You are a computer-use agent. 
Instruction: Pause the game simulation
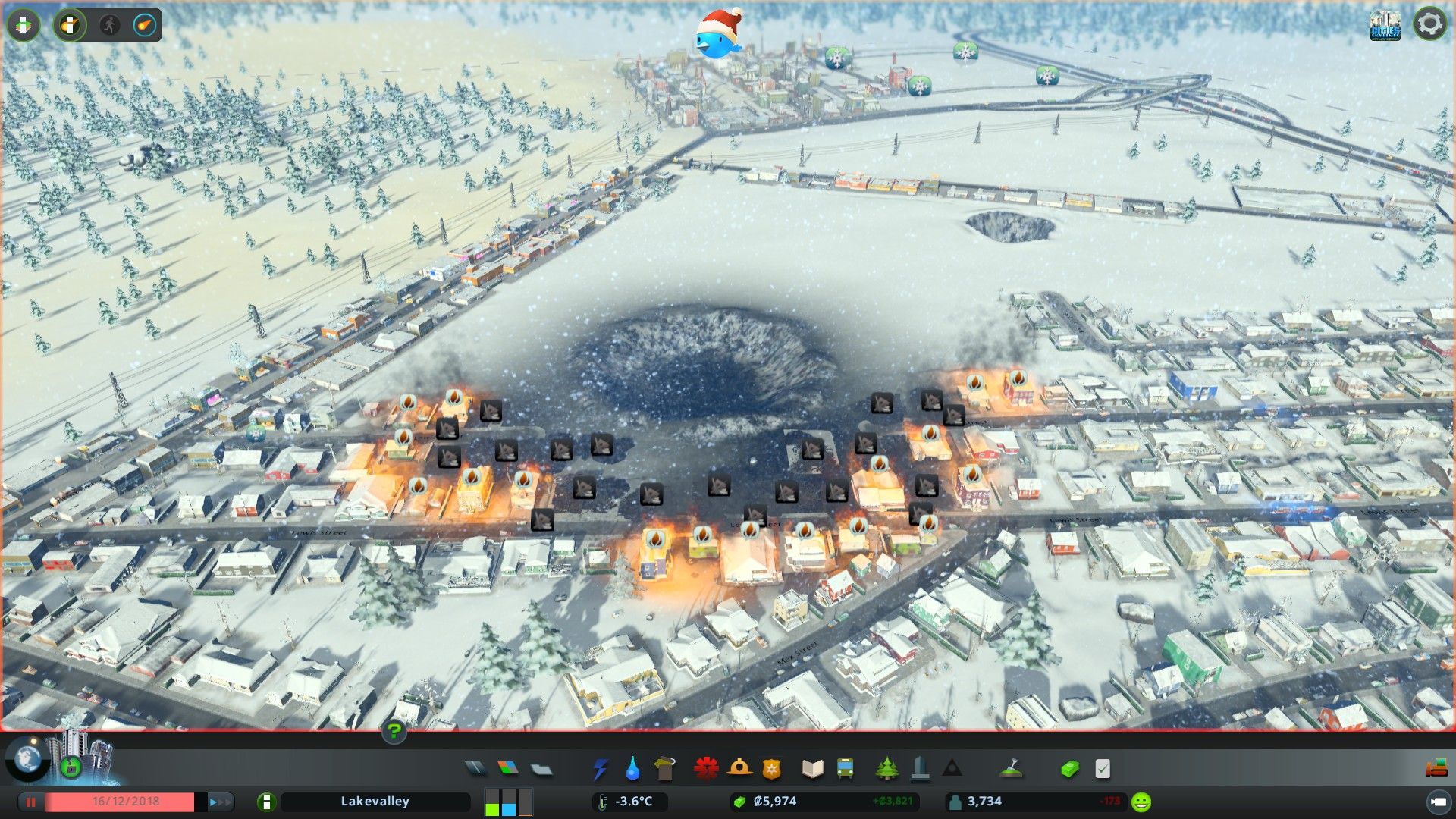30,802
